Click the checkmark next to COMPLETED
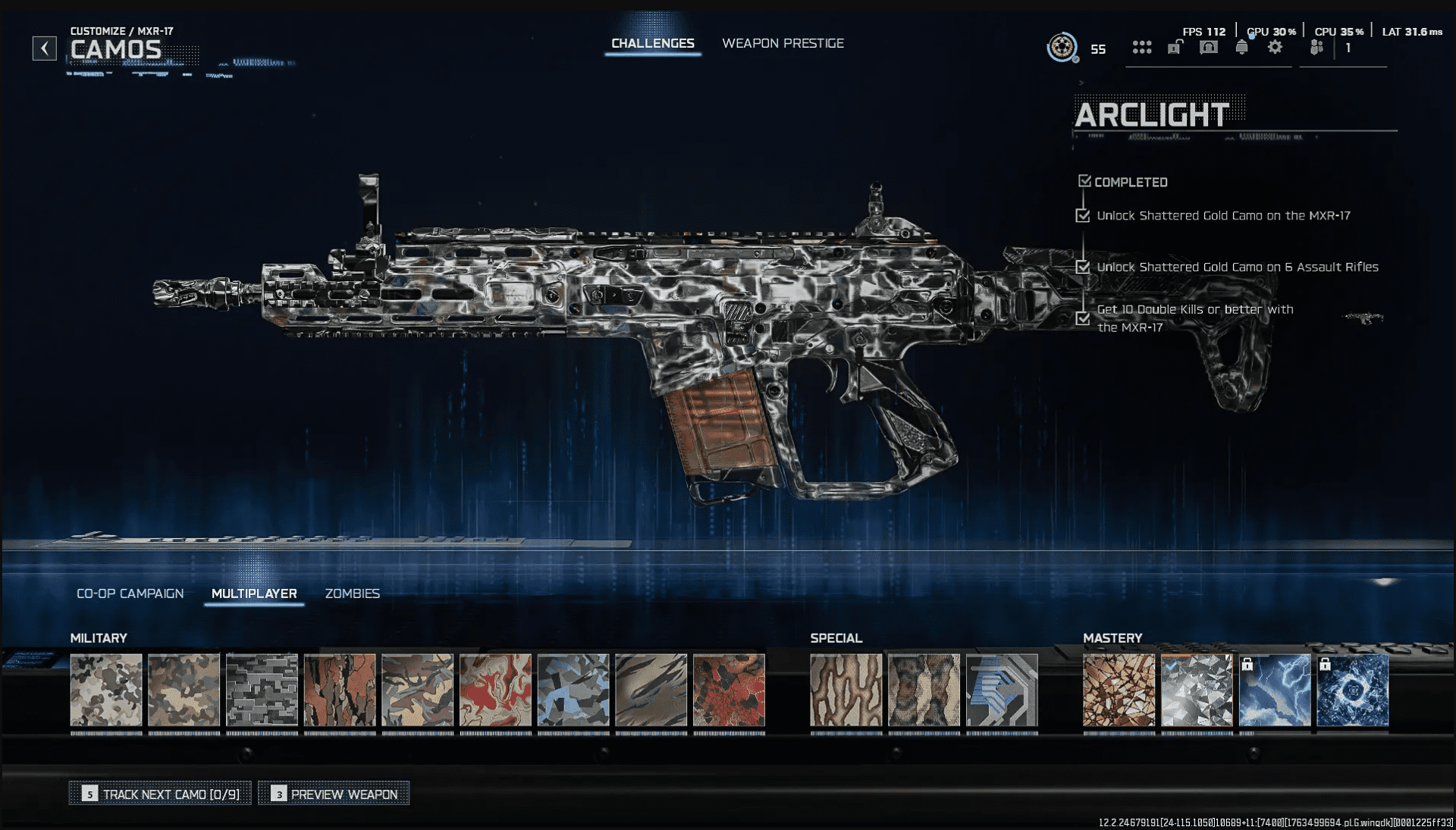The width and height of the screenshot is (1456, 830). [x=1084, y=181]
